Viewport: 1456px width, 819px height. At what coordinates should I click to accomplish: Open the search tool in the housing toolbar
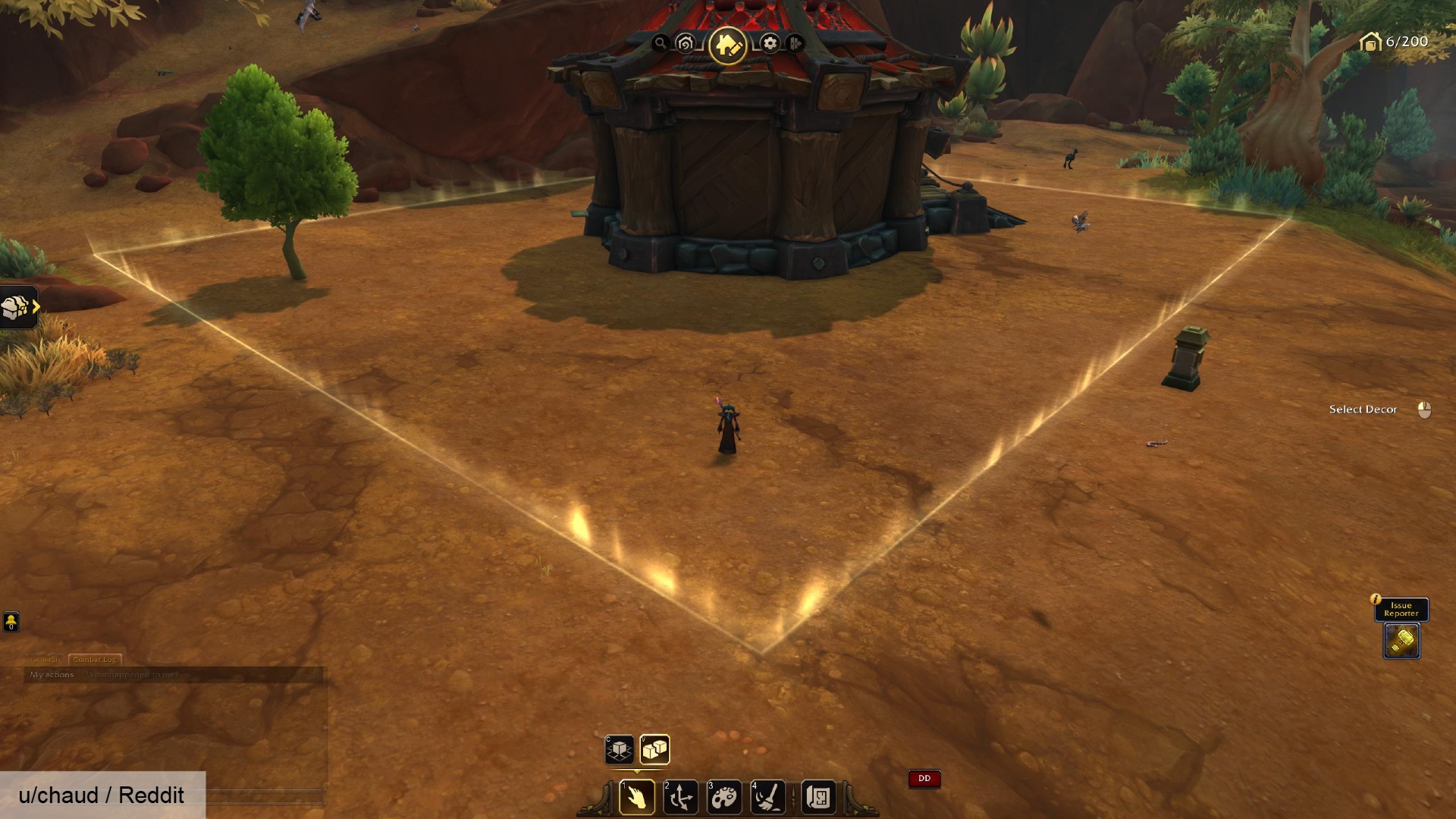[x=661, y=43]
